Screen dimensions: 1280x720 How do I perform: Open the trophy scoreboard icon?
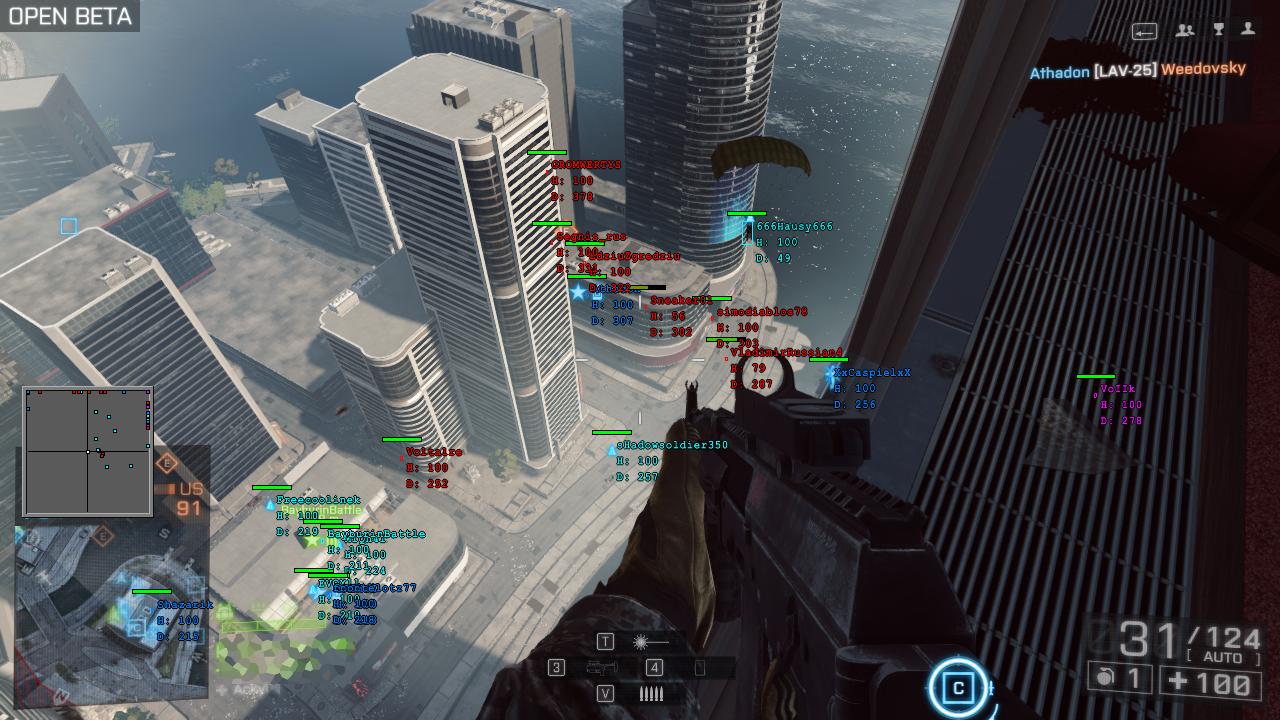(x=1218, y=31)
